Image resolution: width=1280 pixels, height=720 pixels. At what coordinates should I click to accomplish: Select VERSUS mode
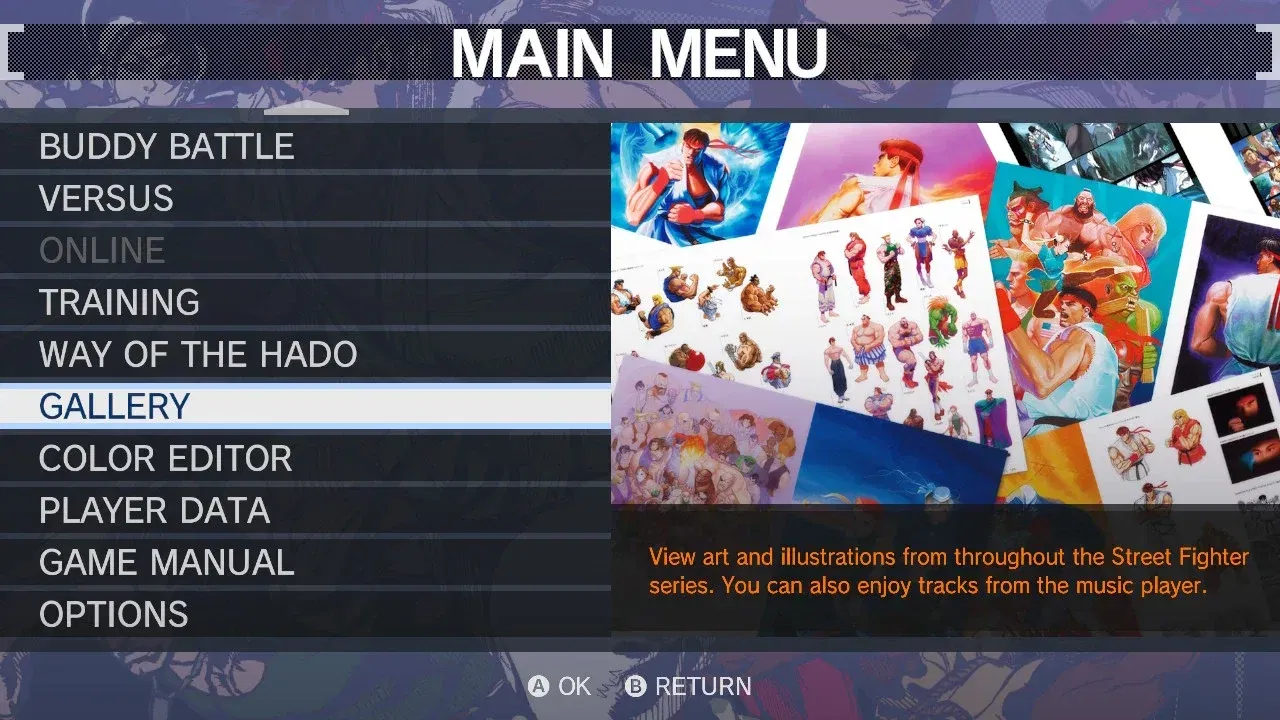coord(106,198)
